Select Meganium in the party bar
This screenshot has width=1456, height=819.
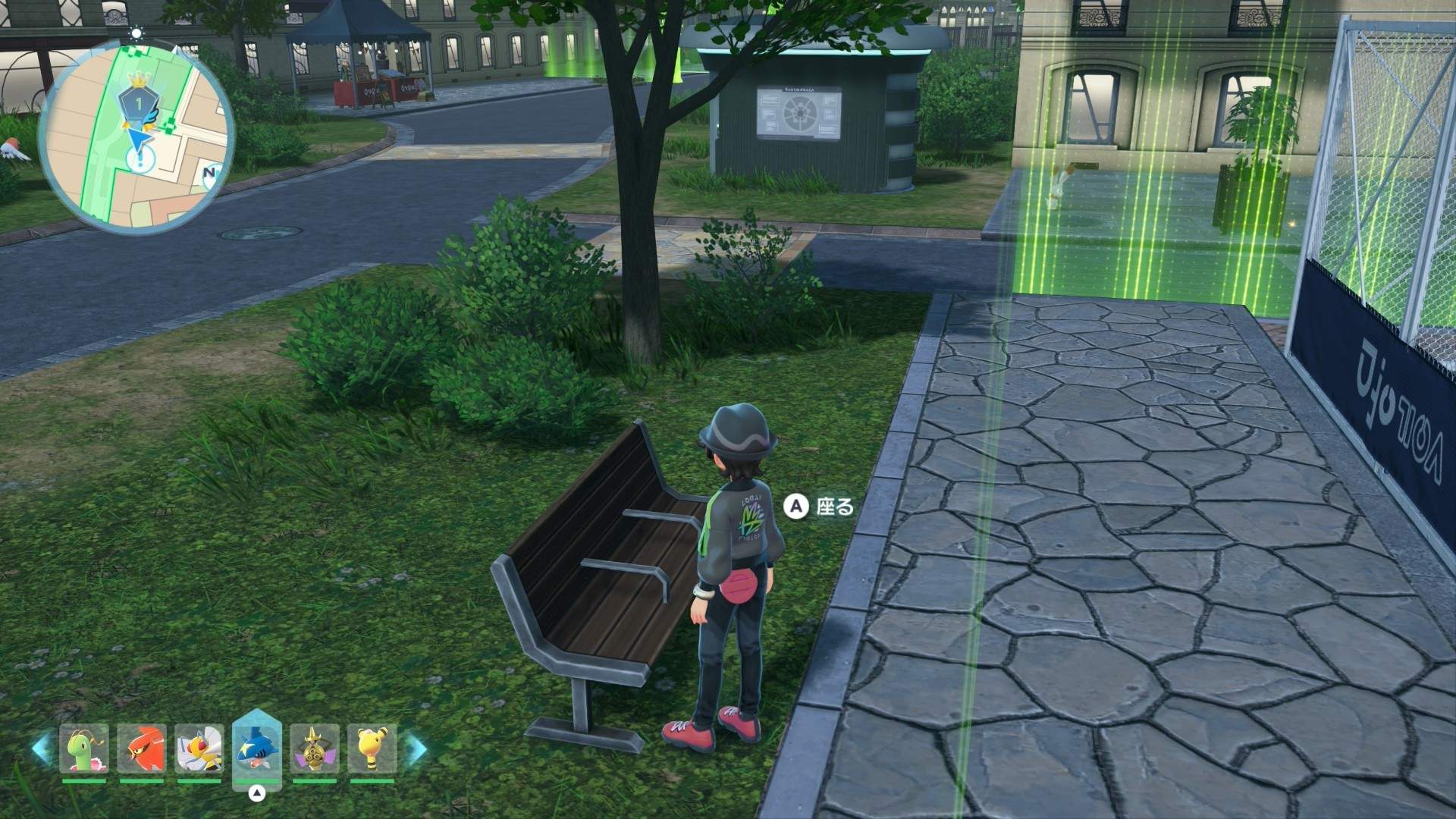click(84, 748)
